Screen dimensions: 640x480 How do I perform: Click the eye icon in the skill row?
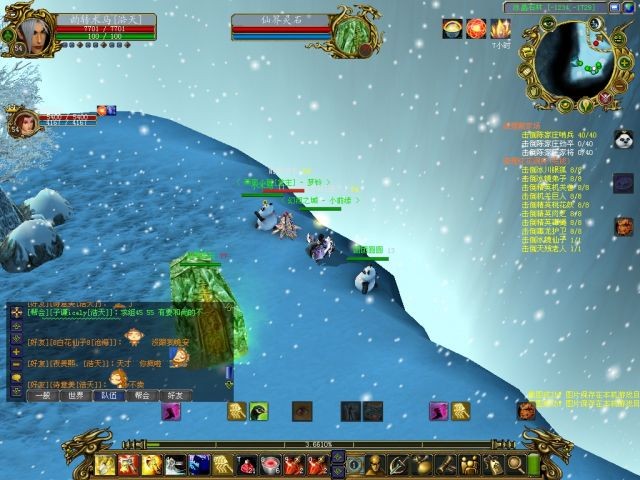click(x=302, y=411)
